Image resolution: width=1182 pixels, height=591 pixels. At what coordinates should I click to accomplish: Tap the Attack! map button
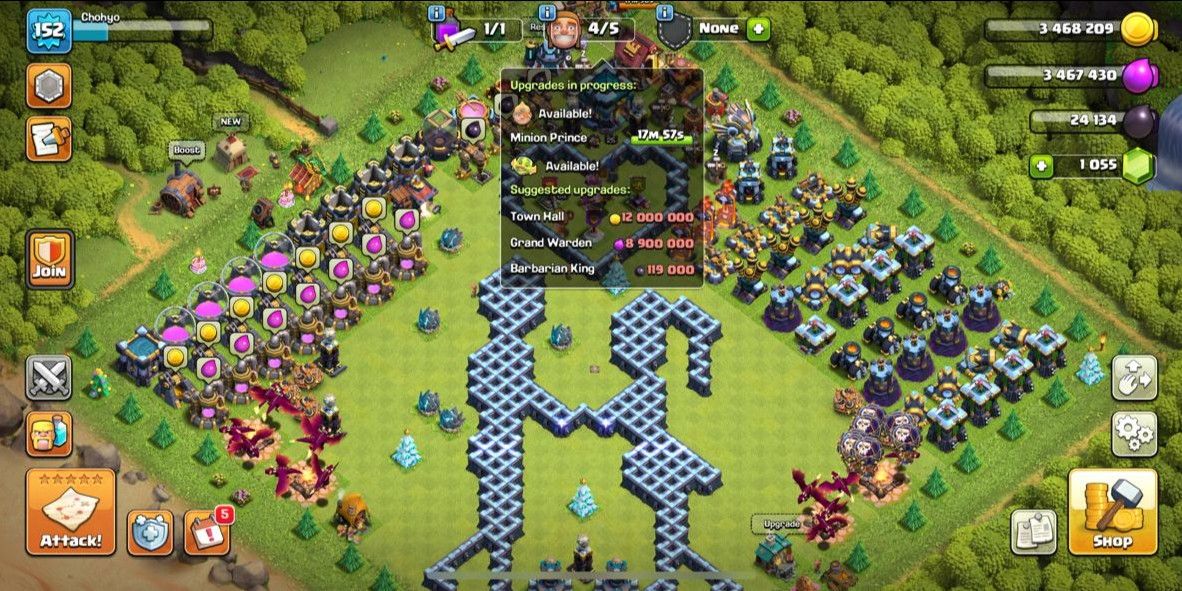pos(70,512)
